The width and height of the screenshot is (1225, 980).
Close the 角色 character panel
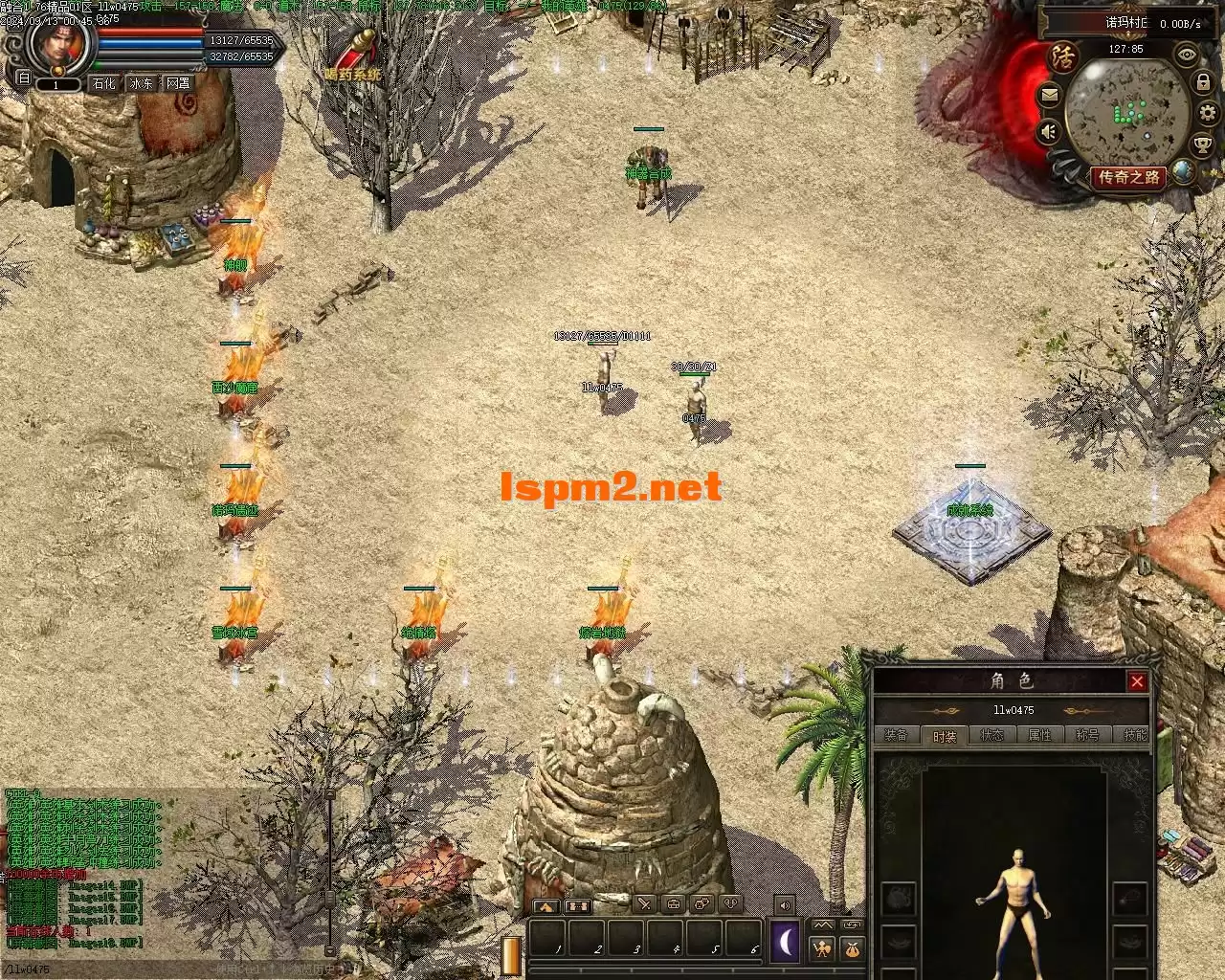pyautogui.click(x=1137, y=681)
